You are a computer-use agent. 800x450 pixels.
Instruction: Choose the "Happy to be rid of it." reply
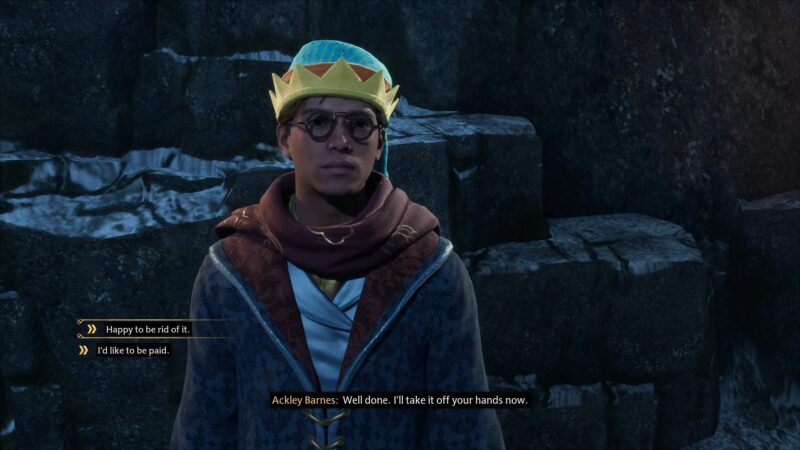(x=149, y=328)
